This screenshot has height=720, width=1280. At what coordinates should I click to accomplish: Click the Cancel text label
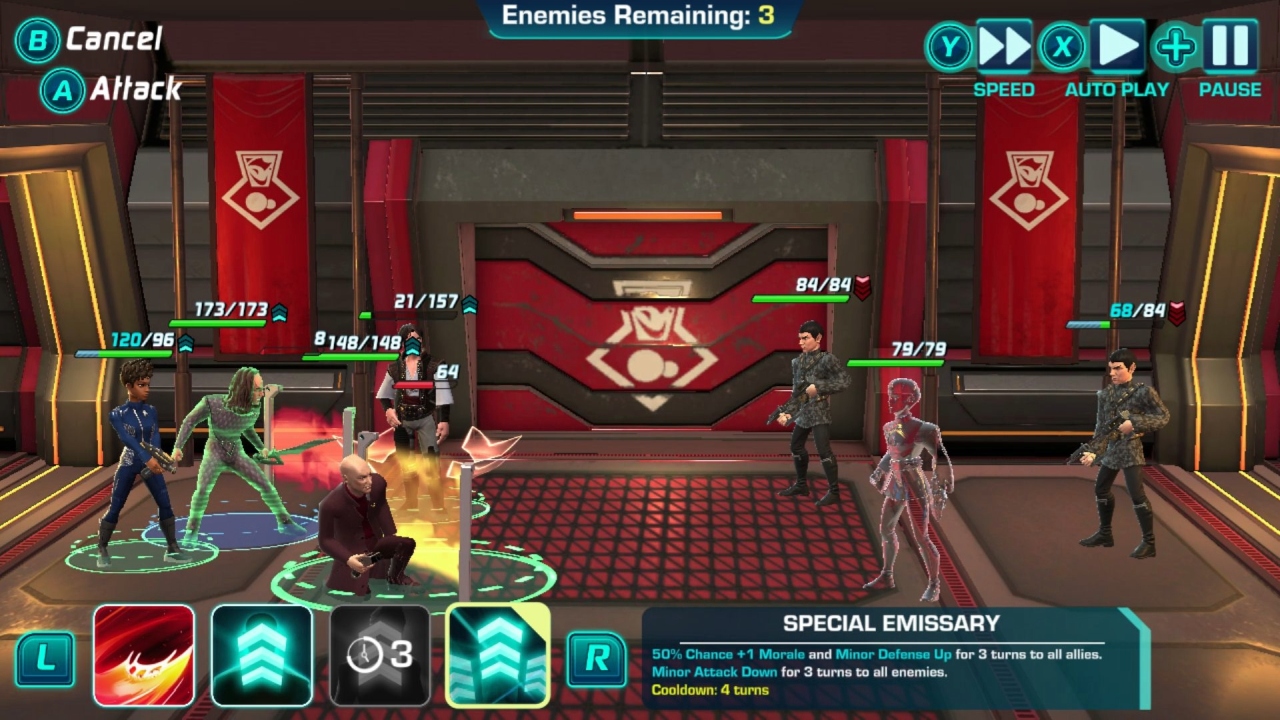click(x=113, y=40)
